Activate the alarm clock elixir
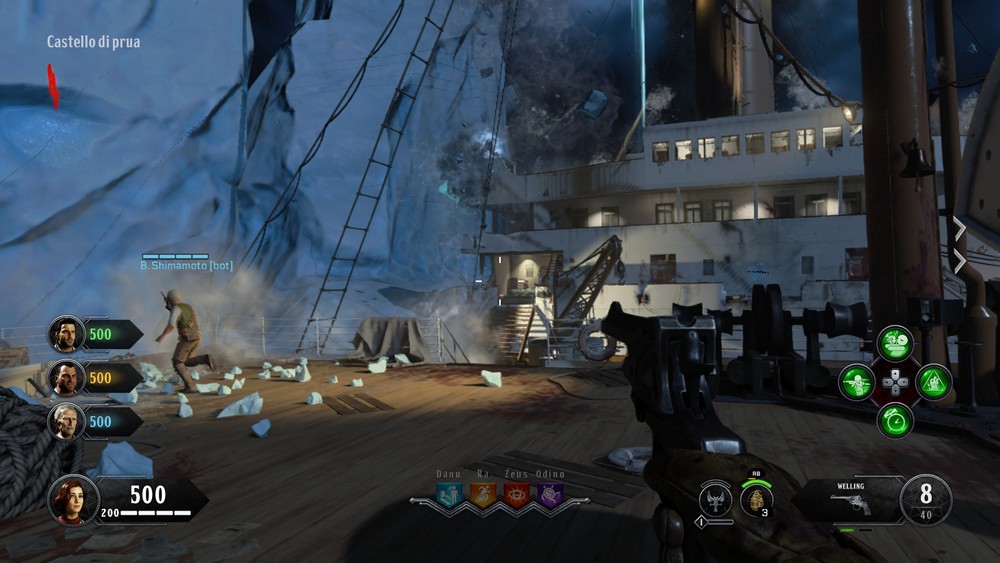 click(x=895, y=420)
